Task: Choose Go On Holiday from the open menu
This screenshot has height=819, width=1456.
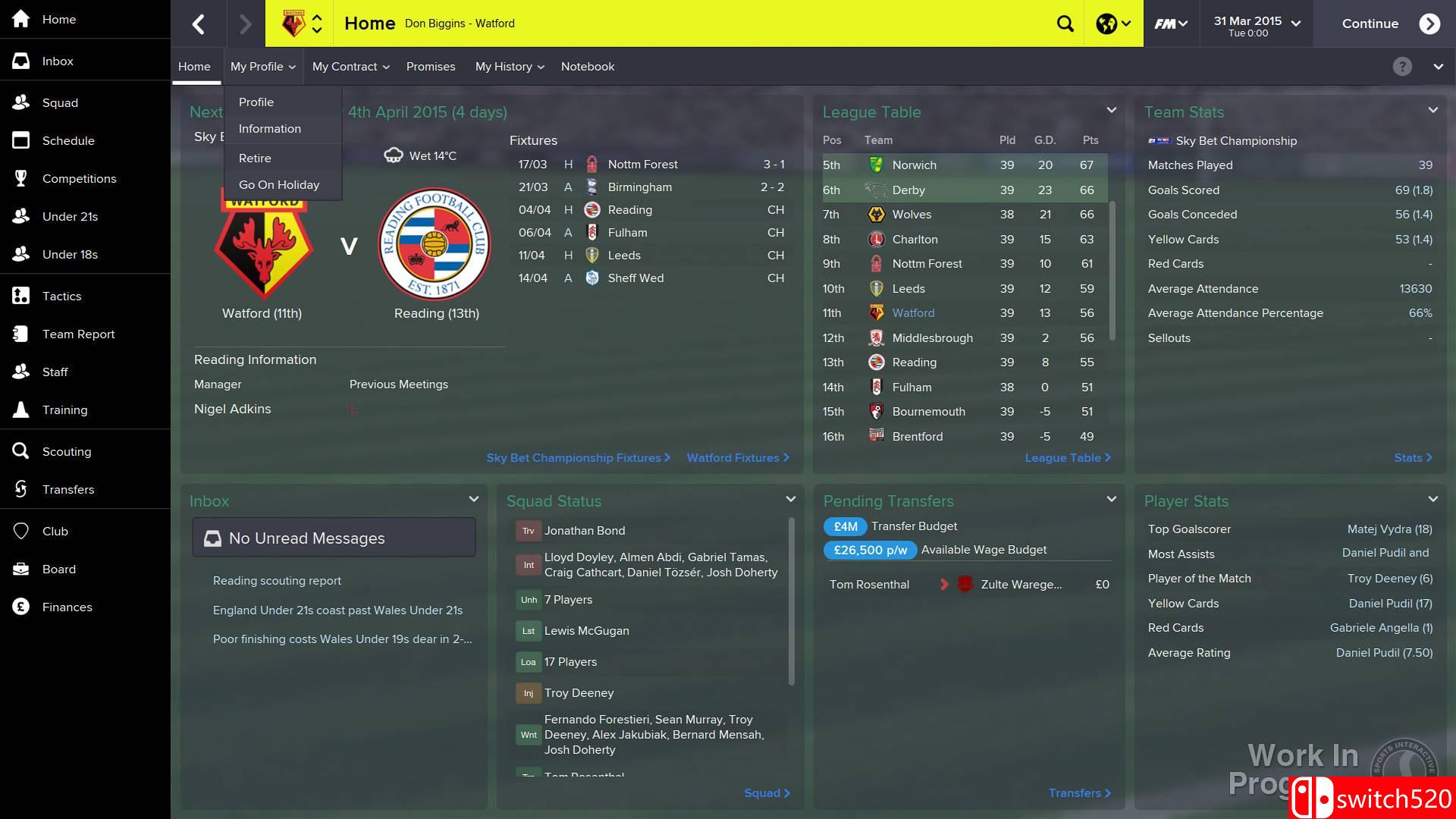Action: pyautogui.click(x=279, y=184)
